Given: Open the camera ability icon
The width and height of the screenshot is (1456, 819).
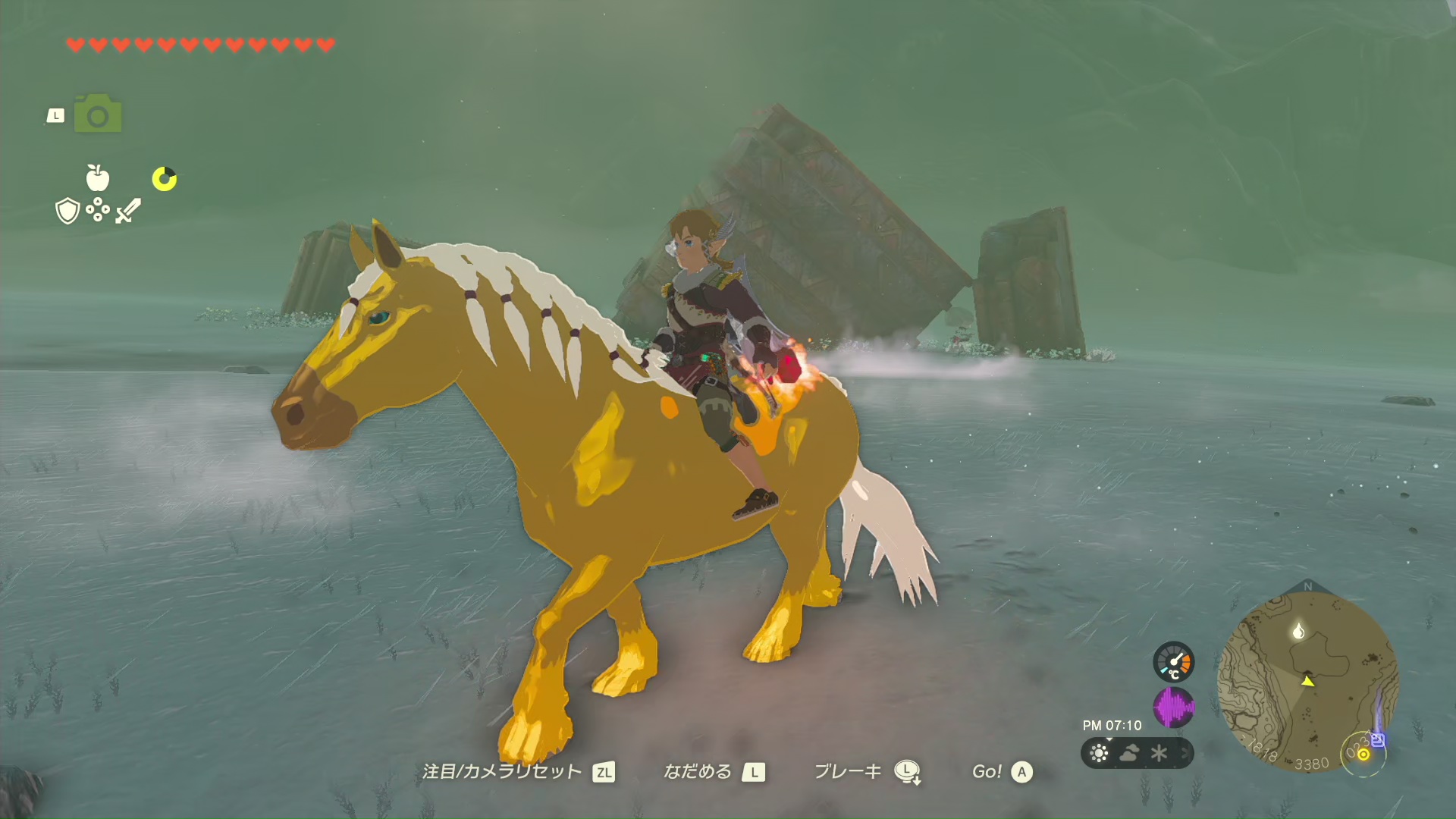Looking at the screenshot, I should click(98, 115).
